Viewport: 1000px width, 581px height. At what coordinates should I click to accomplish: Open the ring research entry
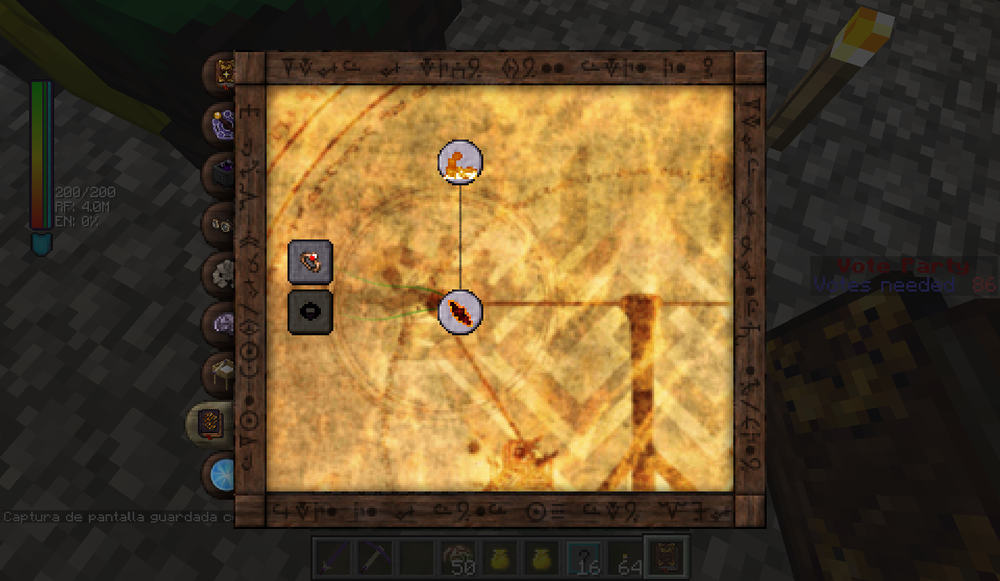point(310,263)
